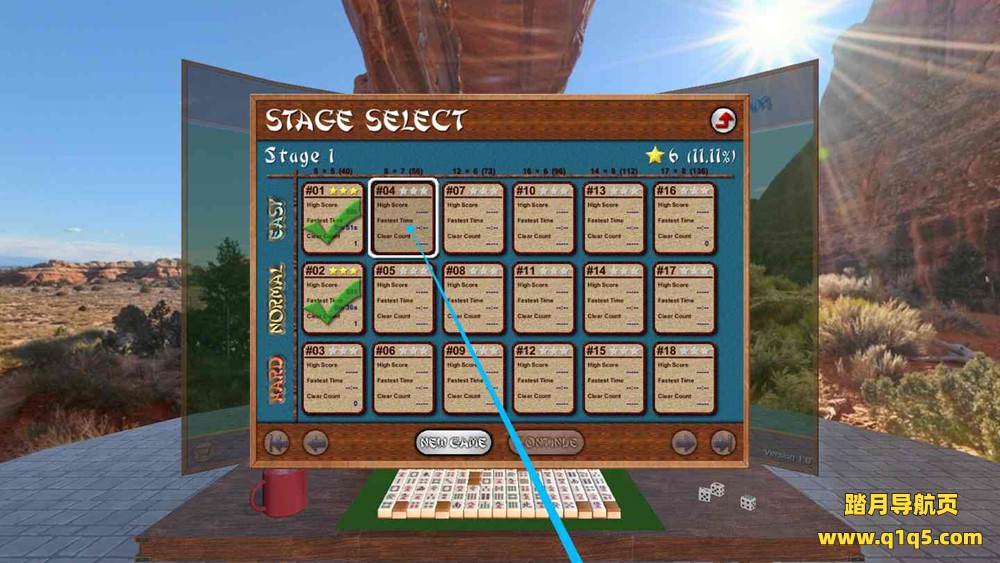Jump to the last stage page
The image size is (1000, 563).
point(722,442)
